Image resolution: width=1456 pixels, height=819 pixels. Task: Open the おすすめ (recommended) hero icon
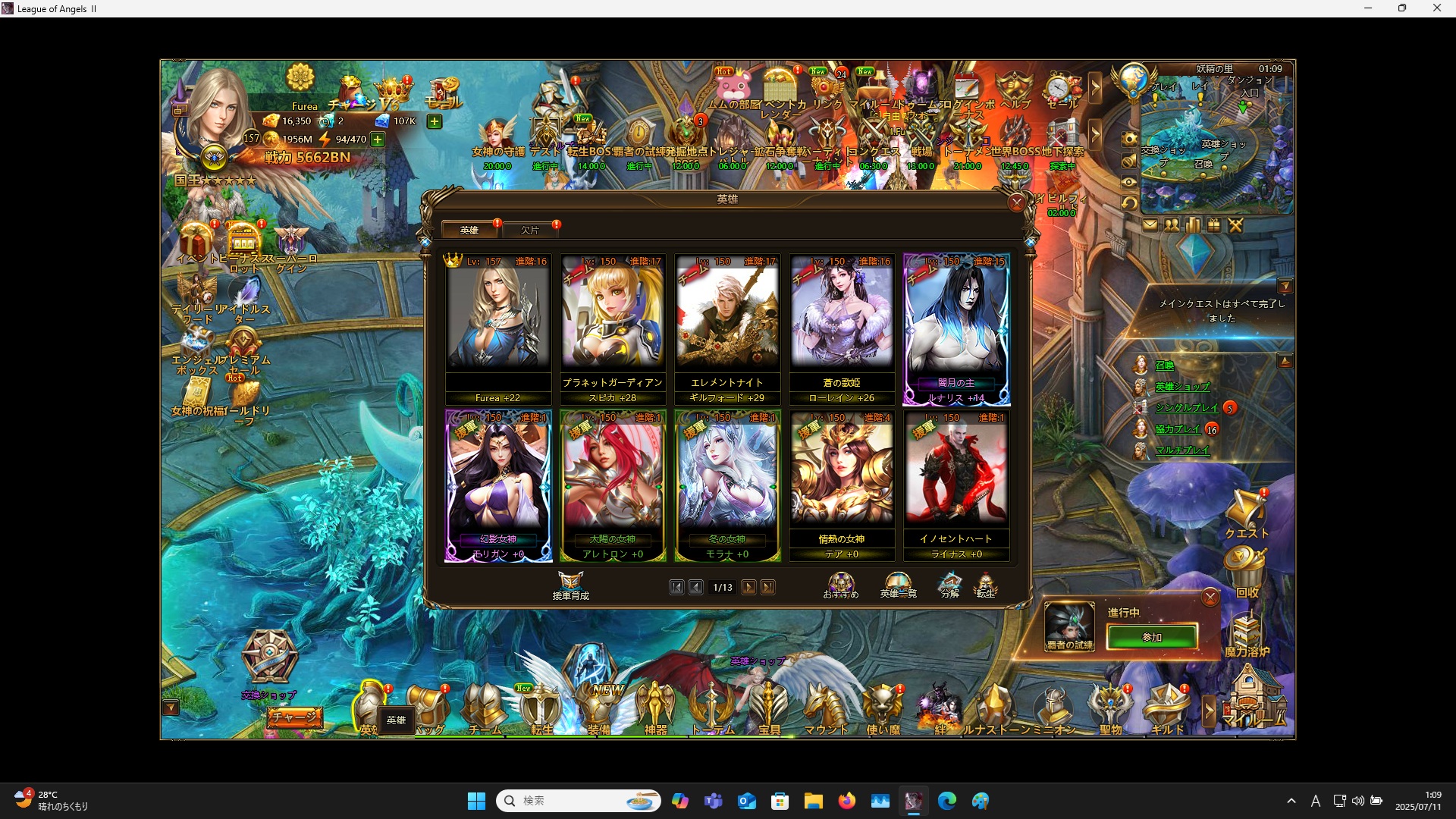coord(840,584)
